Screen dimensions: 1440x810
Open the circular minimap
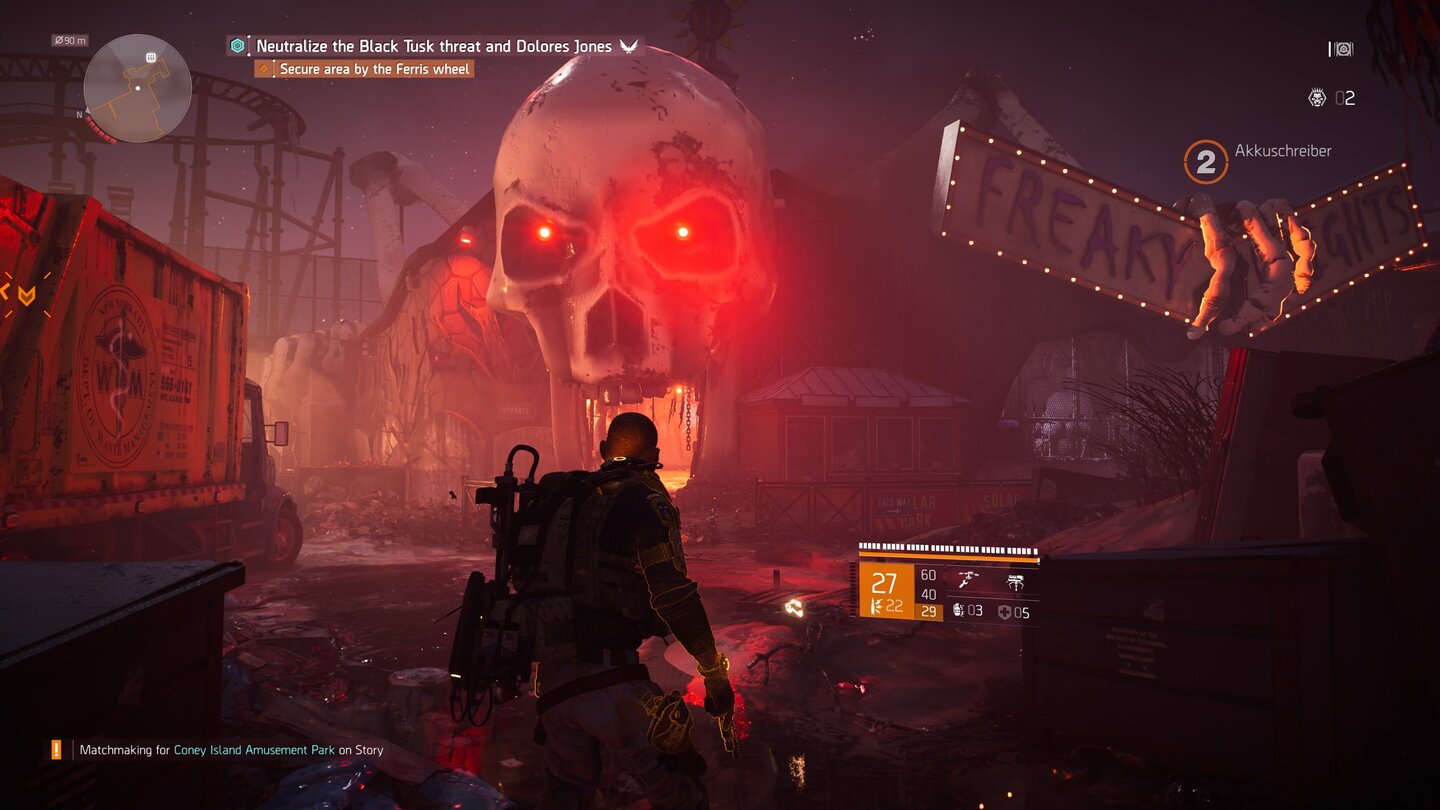tap(137, 88)
